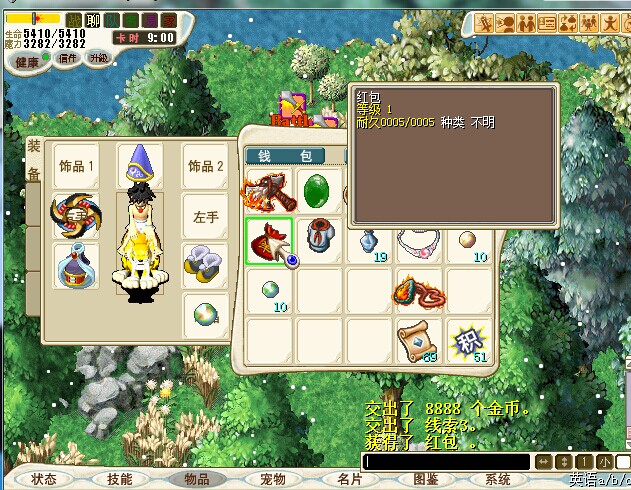Select the 积 points item slot

467,341
